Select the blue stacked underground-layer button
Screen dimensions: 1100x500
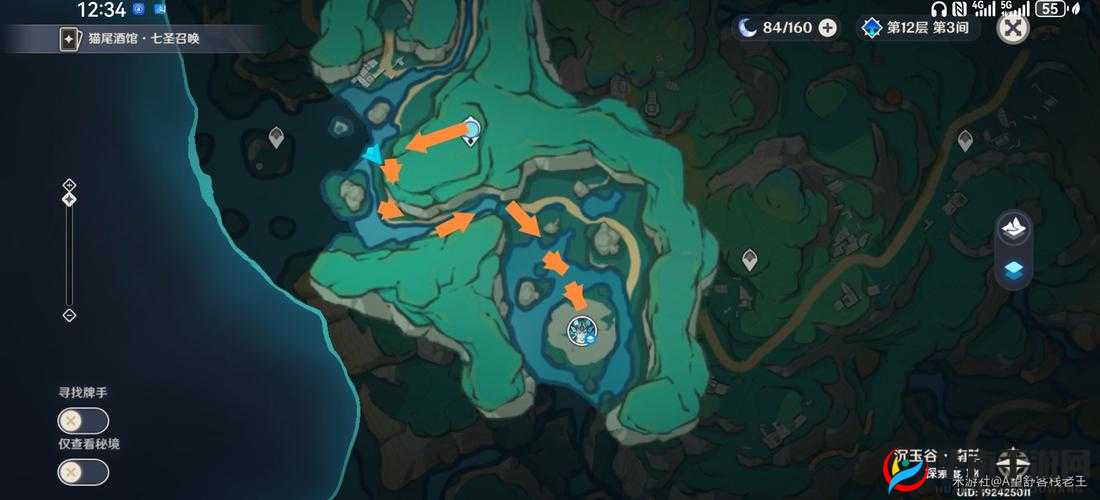click(1014, 268)
